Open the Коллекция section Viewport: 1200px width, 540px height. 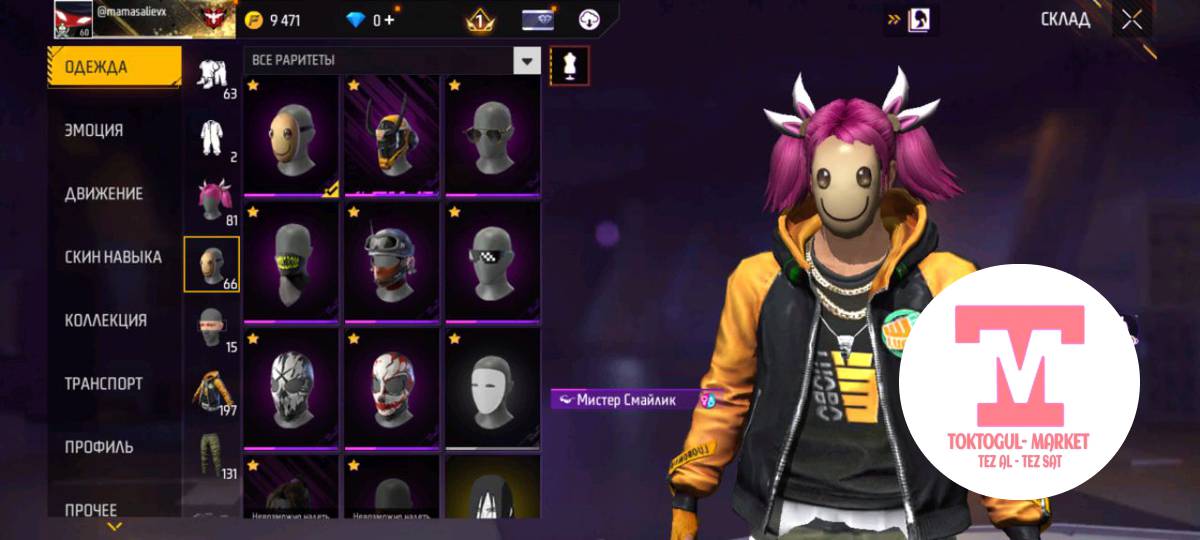pos(105,320)
